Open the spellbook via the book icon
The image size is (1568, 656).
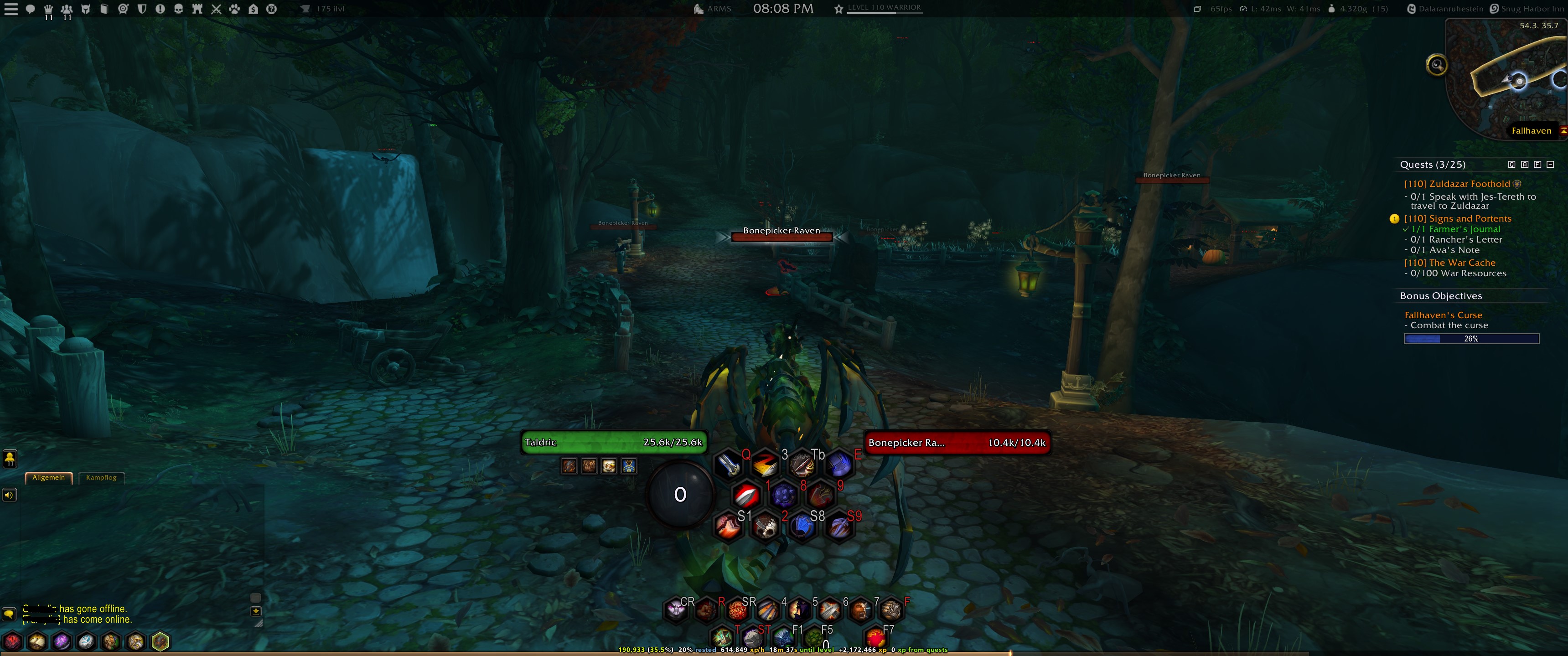click(105, 9)
